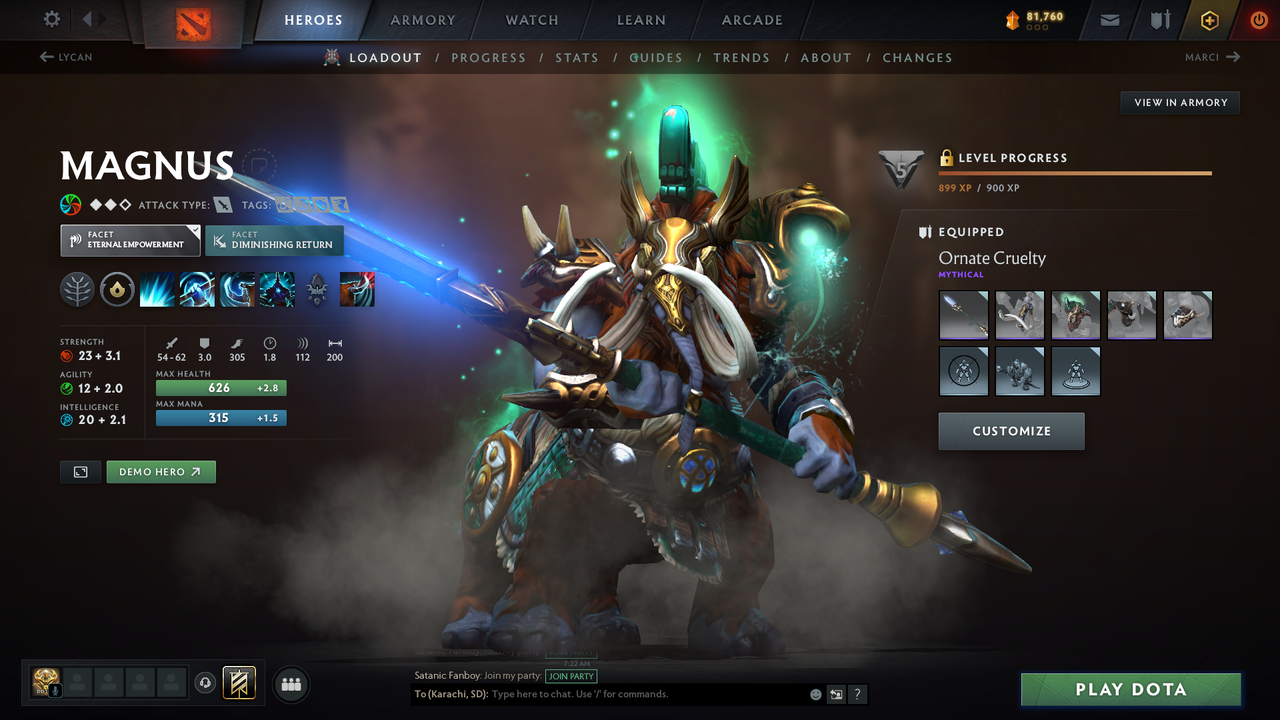The height and width of the screenshot is (720, 1280).
Task: Click the level progress XP bar
Action: (x=1075, y=172)
